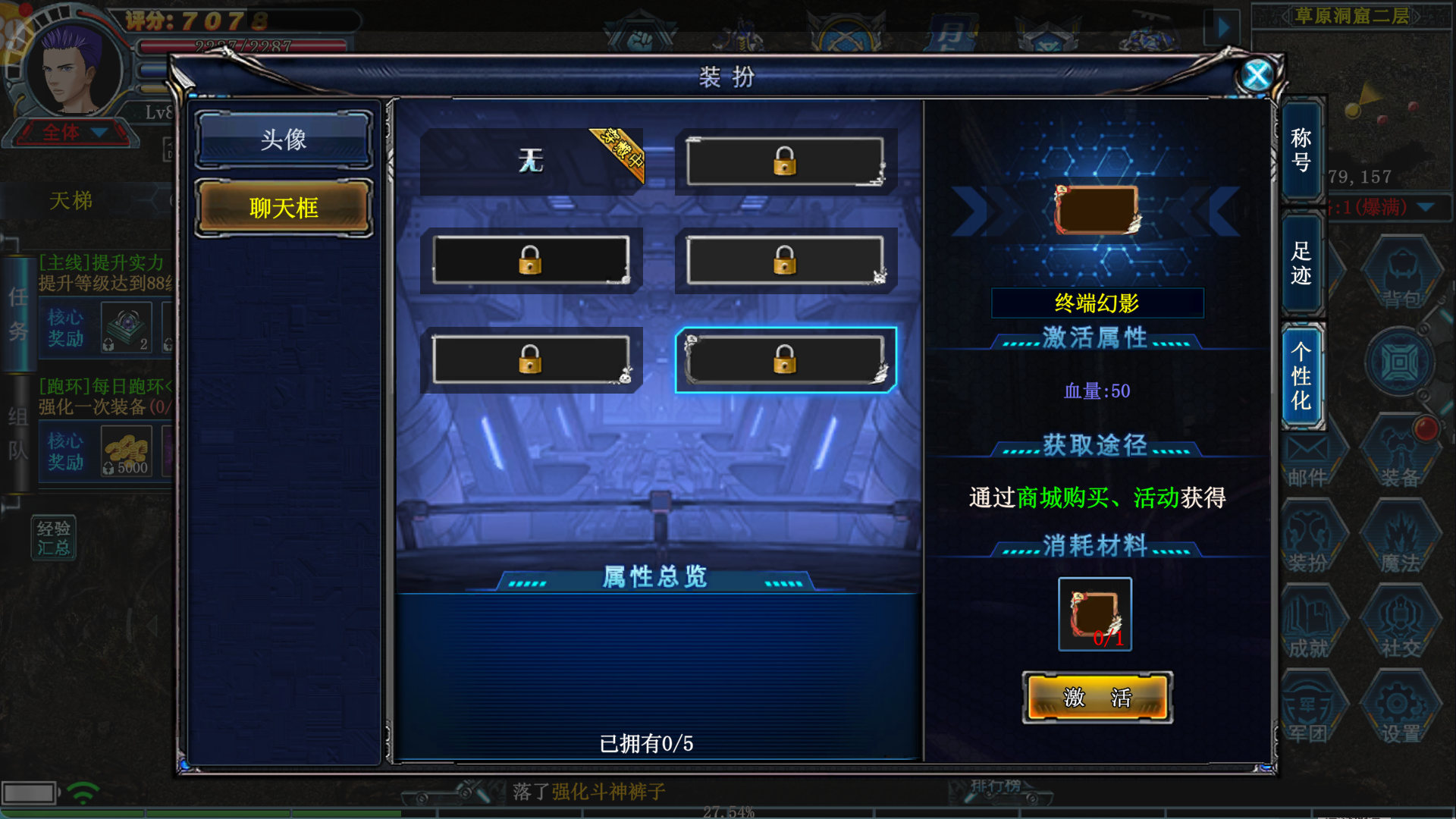This screenshot has height=819, width=1456.
Task: Click the purple-haired character portrait
Action: pyautogui.click(x=73, y=70)
